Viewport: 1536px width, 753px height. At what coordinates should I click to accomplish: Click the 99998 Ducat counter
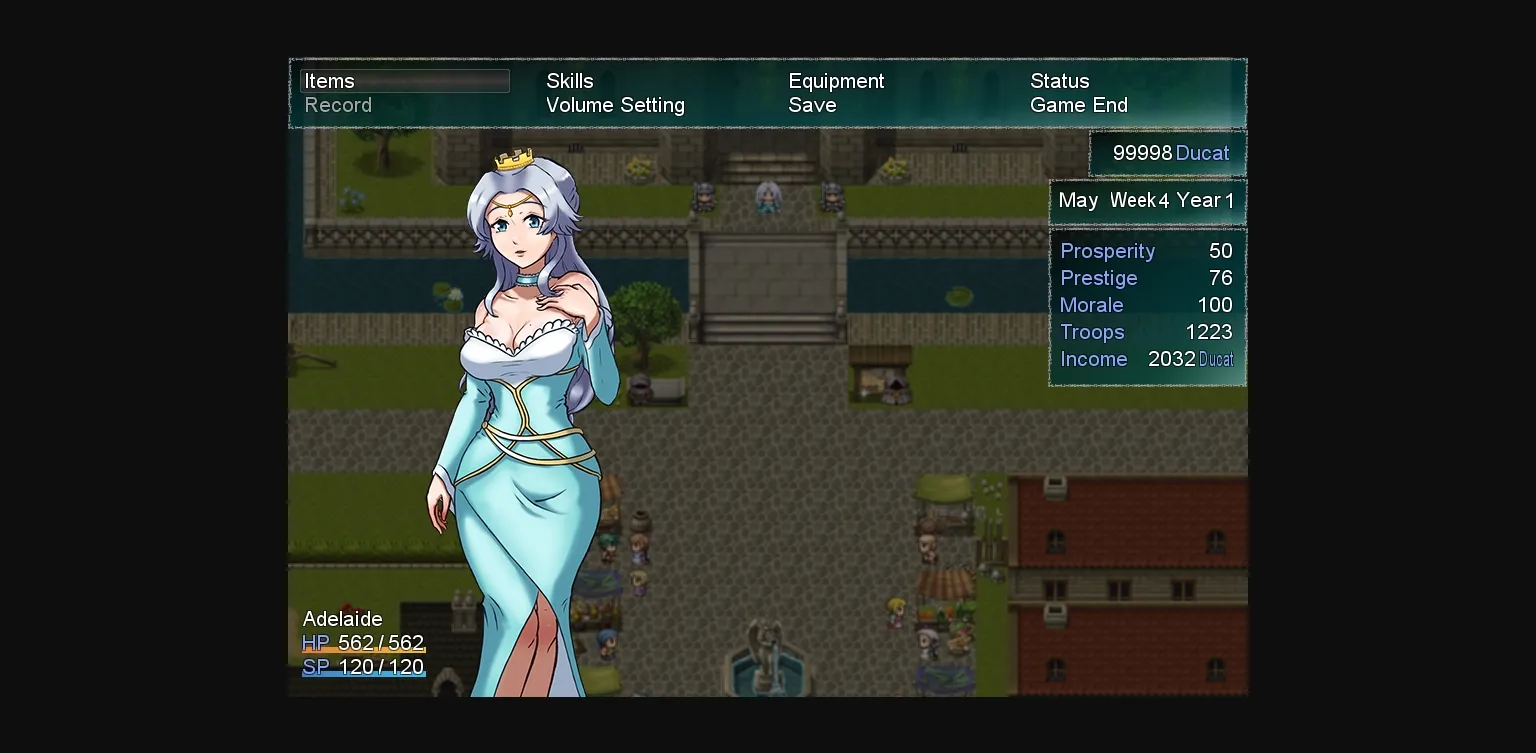coord(1168,153)
